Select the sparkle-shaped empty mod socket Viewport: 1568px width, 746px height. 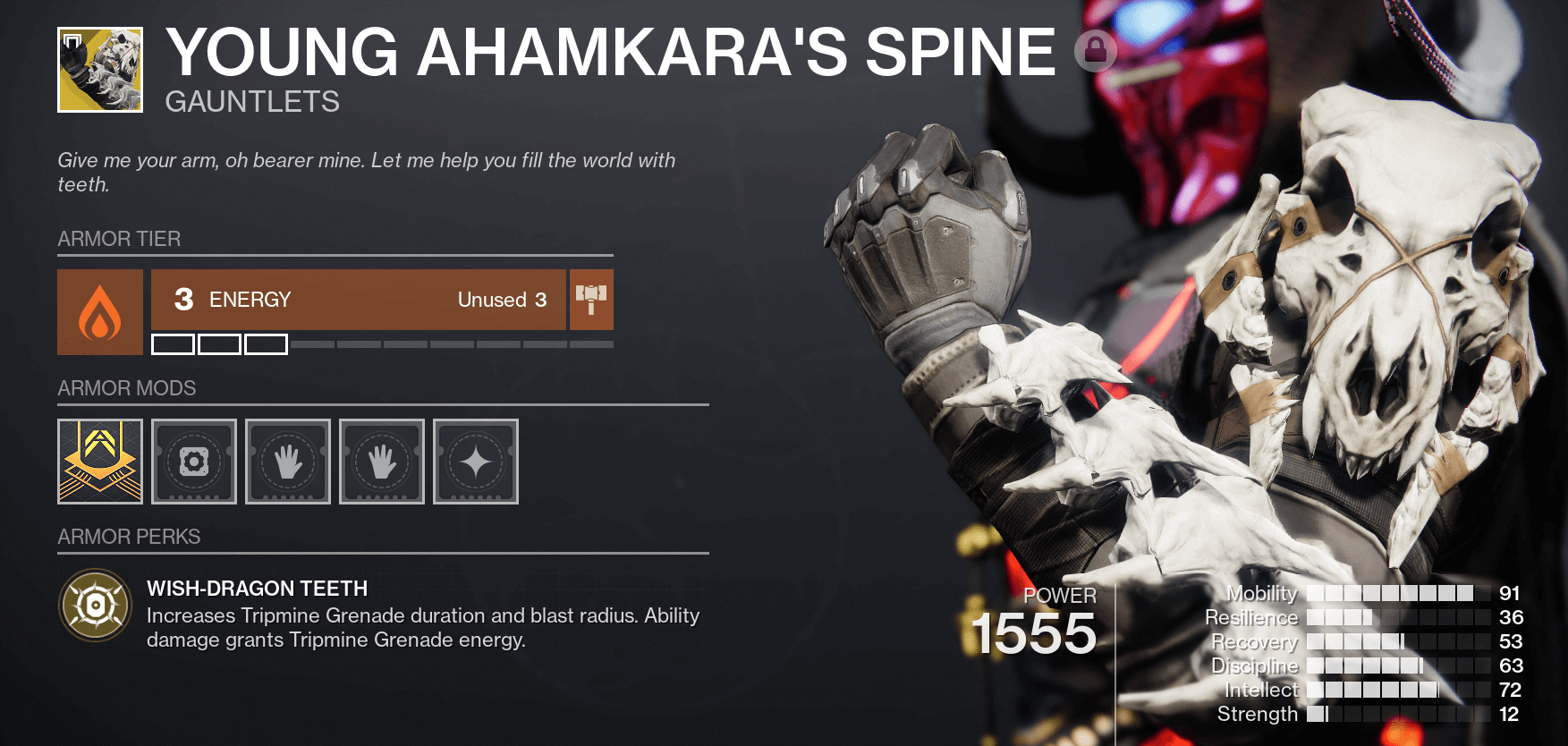click(x=475, y=462)
